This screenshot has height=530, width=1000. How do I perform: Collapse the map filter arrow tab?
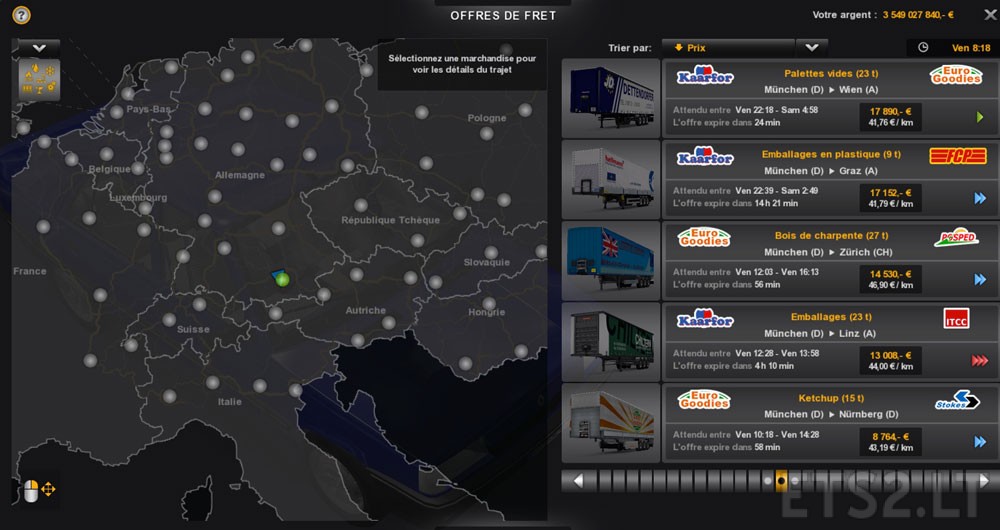coord(40,47)
